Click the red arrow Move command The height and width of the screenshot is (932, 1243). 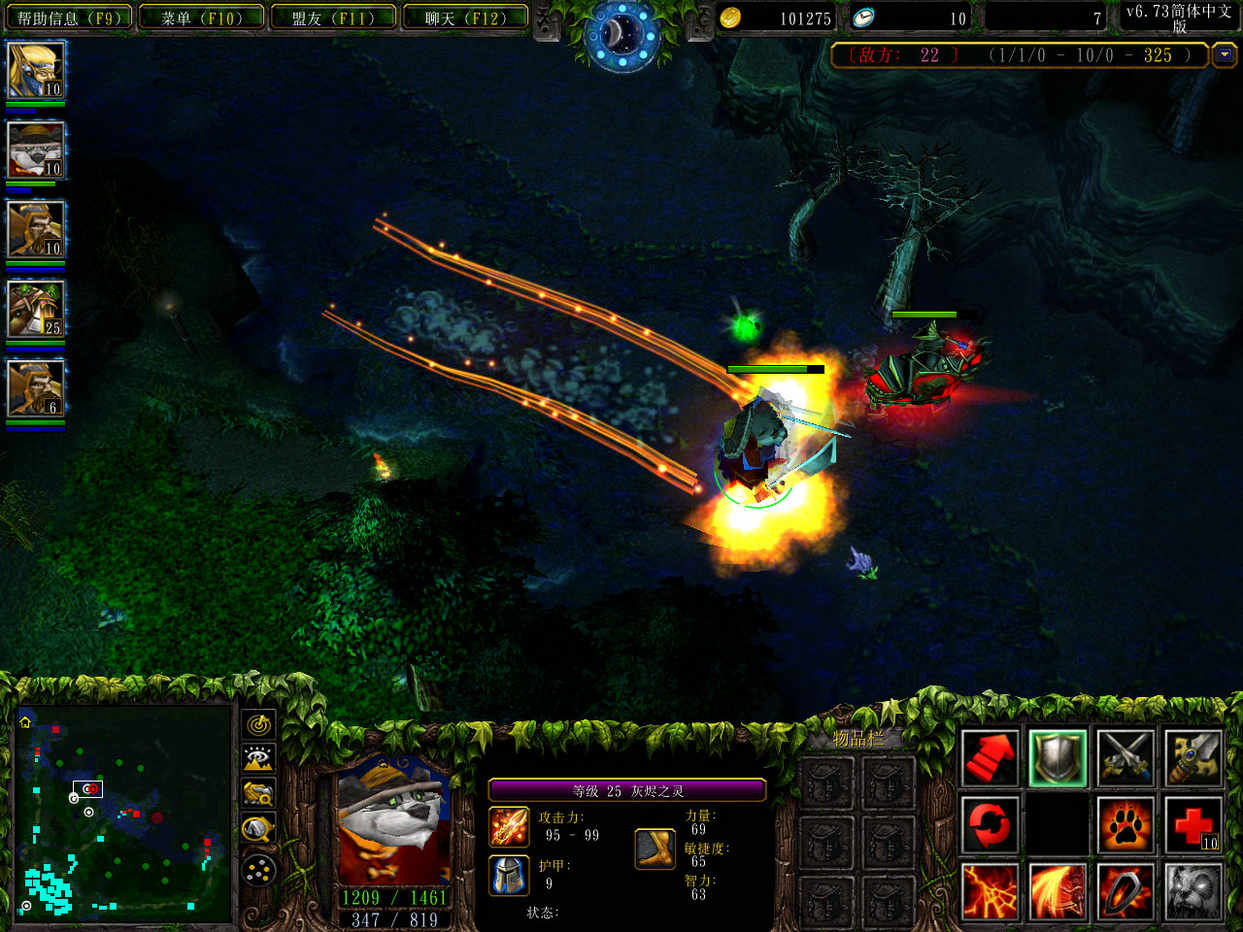tap(990, 759)
